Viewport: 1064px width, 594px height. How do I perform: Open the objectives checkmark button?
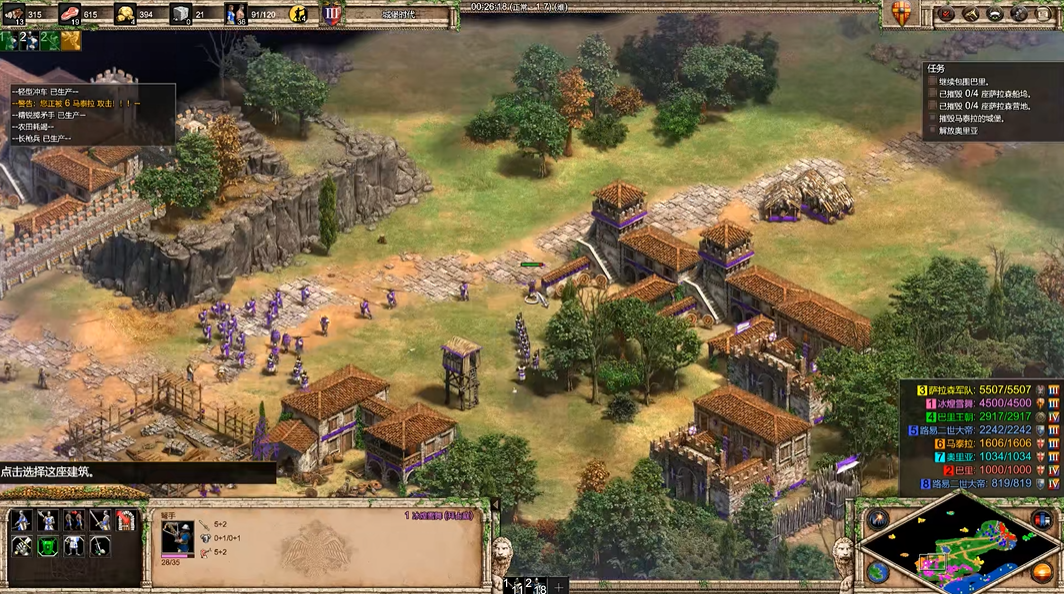pyautogui.click(x=947, y=14)
